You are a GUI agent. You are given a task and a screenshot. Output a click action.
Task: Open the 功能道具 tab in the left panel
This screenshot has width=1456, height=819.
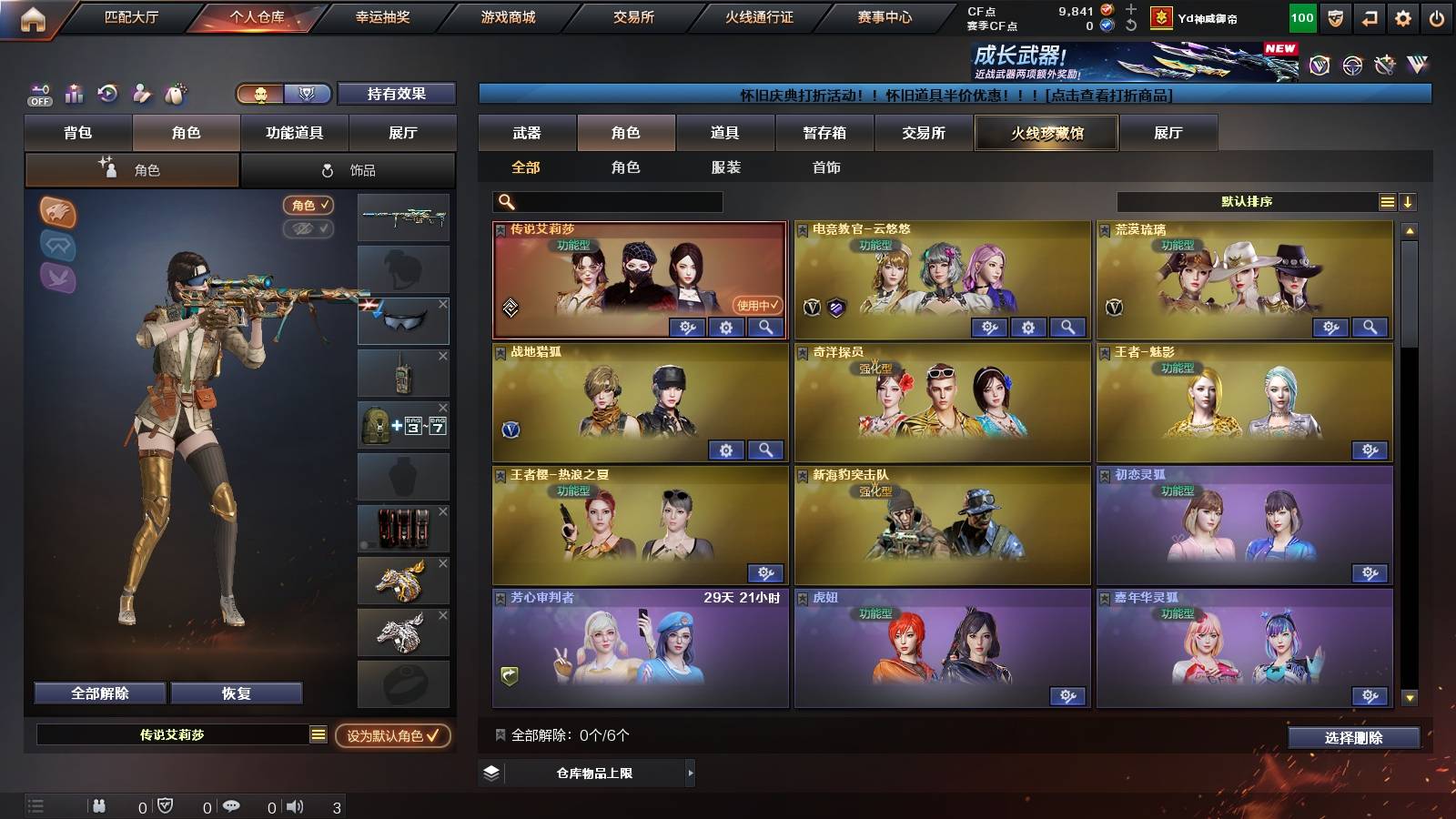294,132
